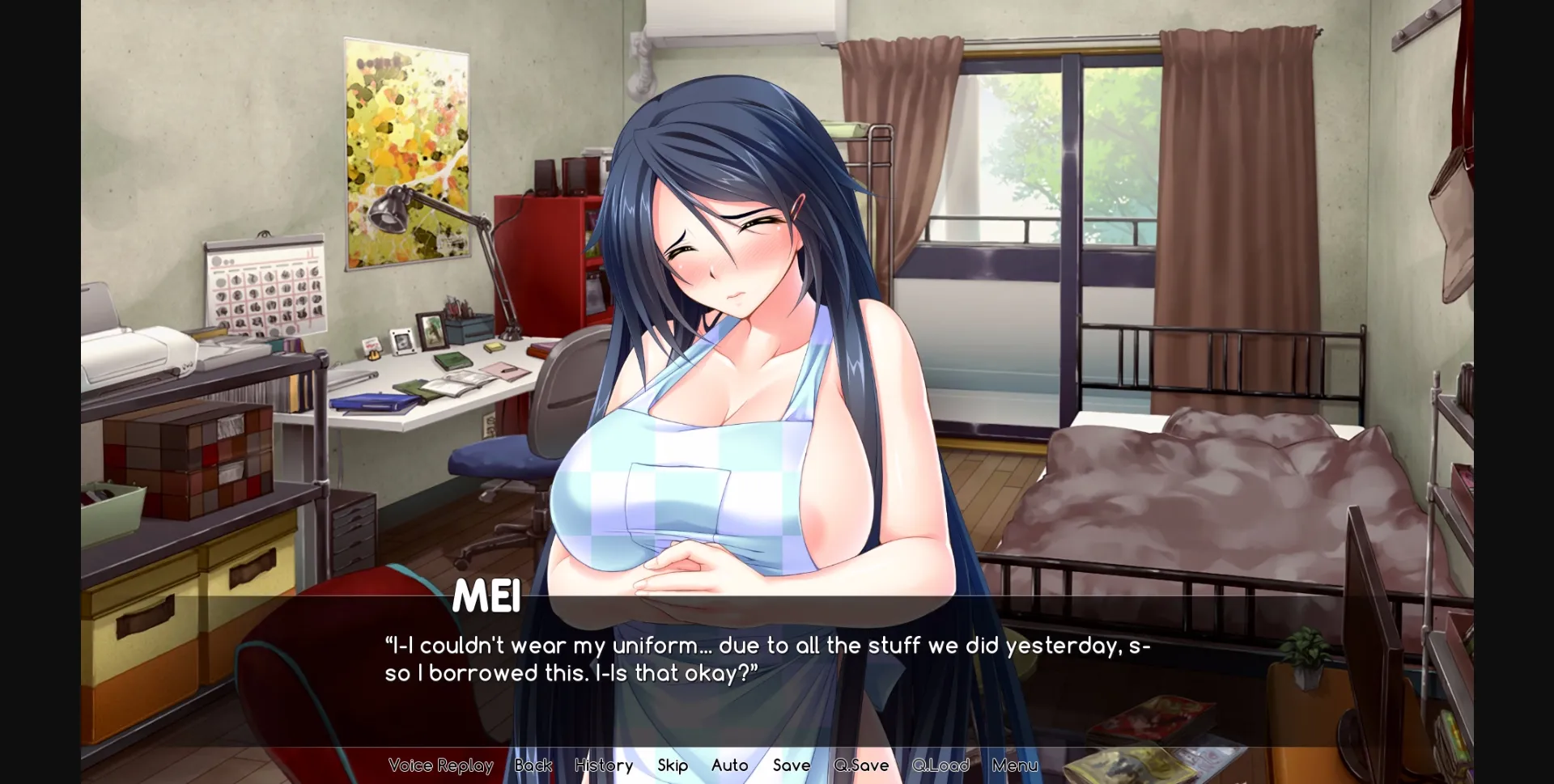Review past text via History

603,765
